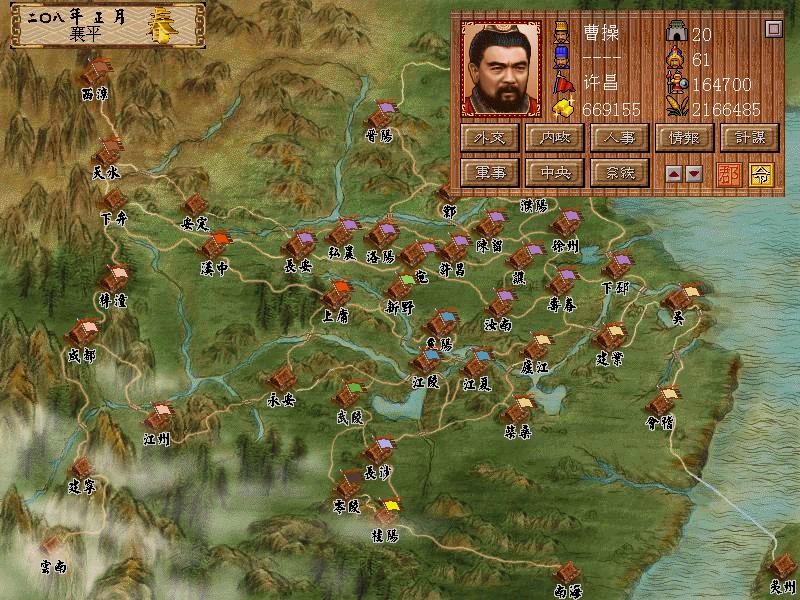This screenshot has width=800, height=600.
Task: Click the red down arrow button
Action: 693,173
